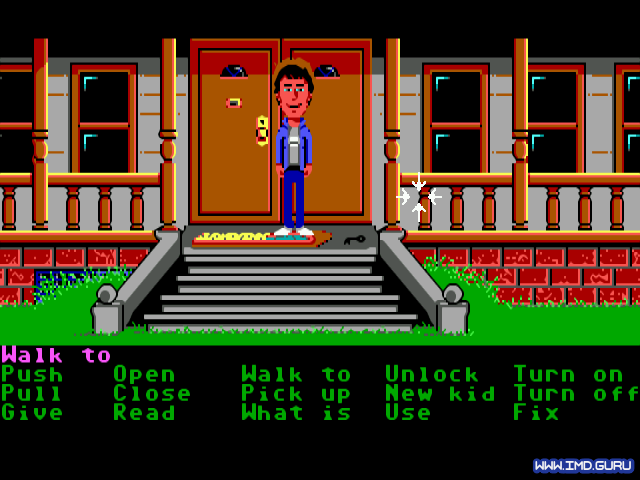The width and height of the screenshot is (640, 480).
Task: Activate the What is verb
Action: (x=296, y=413)
